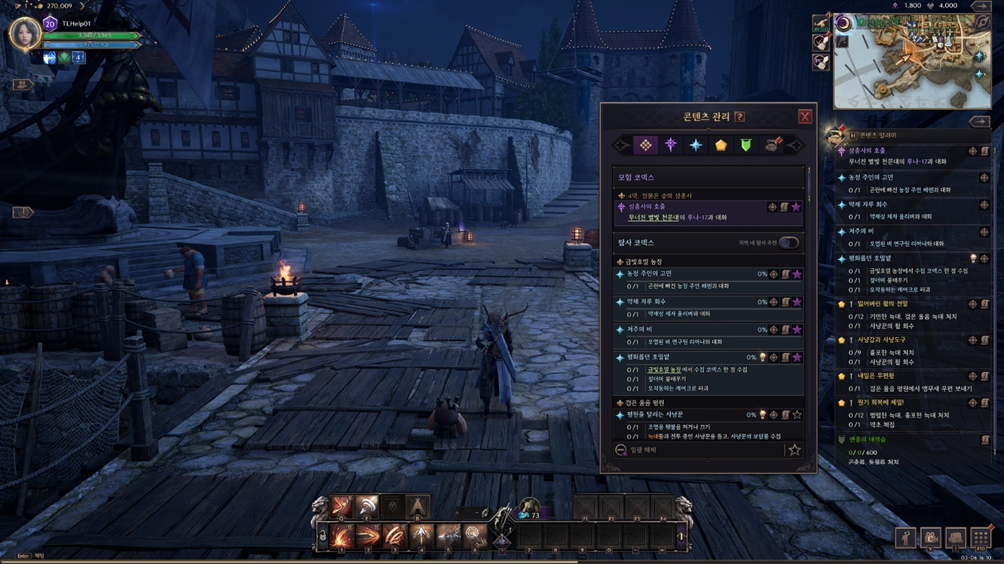Screen dimensions: 1004x564
Task: Toggle the 지역 내 탐사 추천 switch
Action: (x=789, y=243)
